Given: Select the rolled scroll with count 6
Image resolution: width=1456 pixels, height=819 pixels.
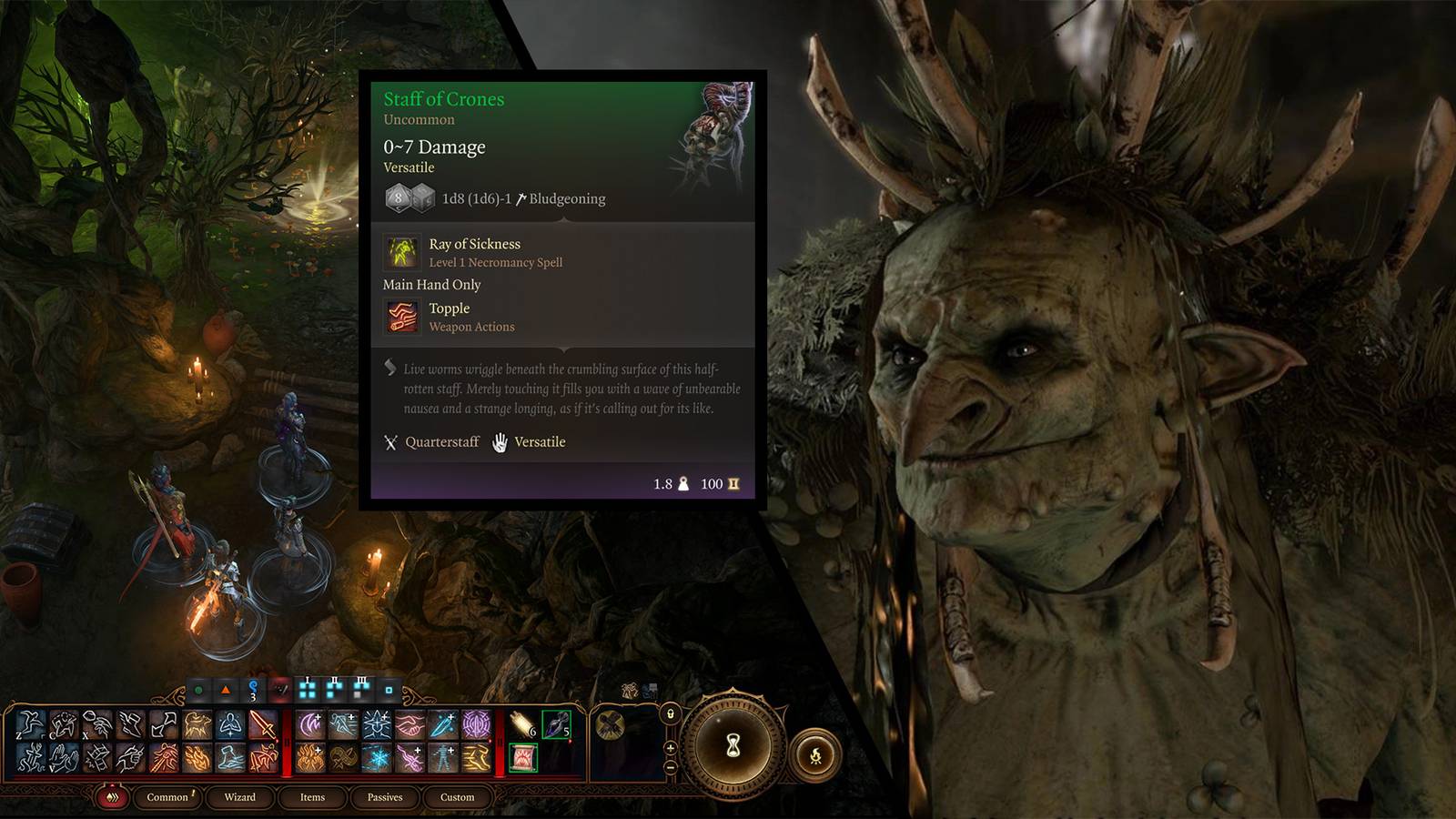Looking at the screenshot, I should [523, 724].
